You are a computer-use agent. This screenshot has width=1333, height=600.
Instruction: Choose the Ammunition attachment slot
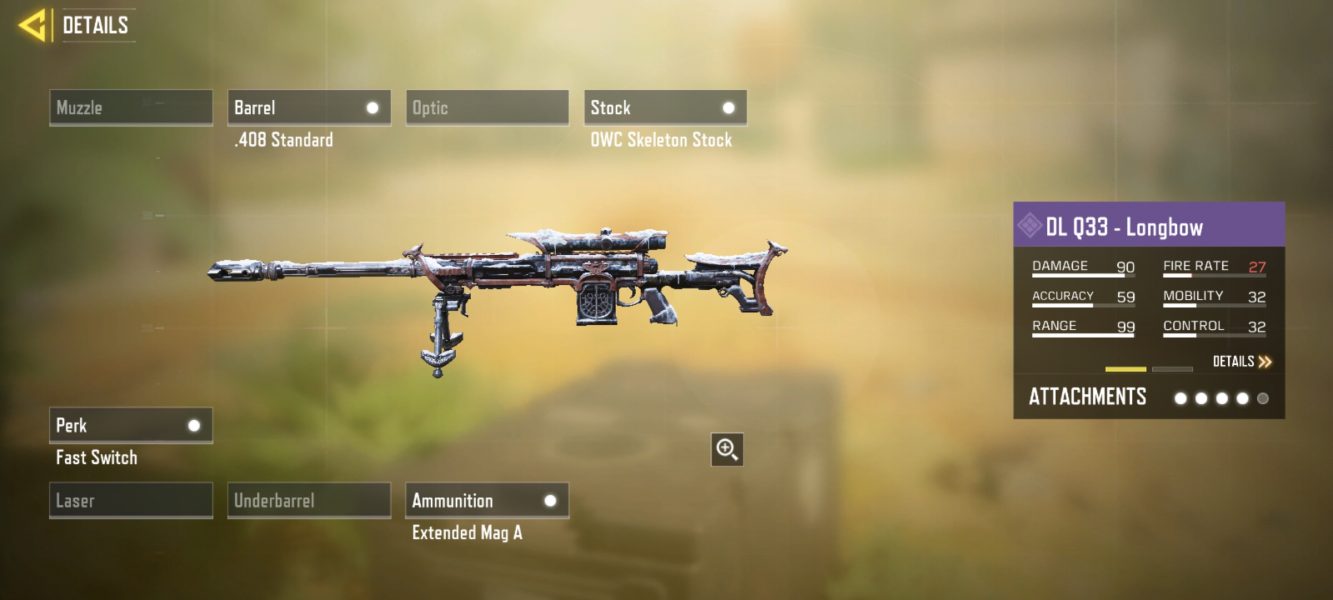click(x=487, y=501)
